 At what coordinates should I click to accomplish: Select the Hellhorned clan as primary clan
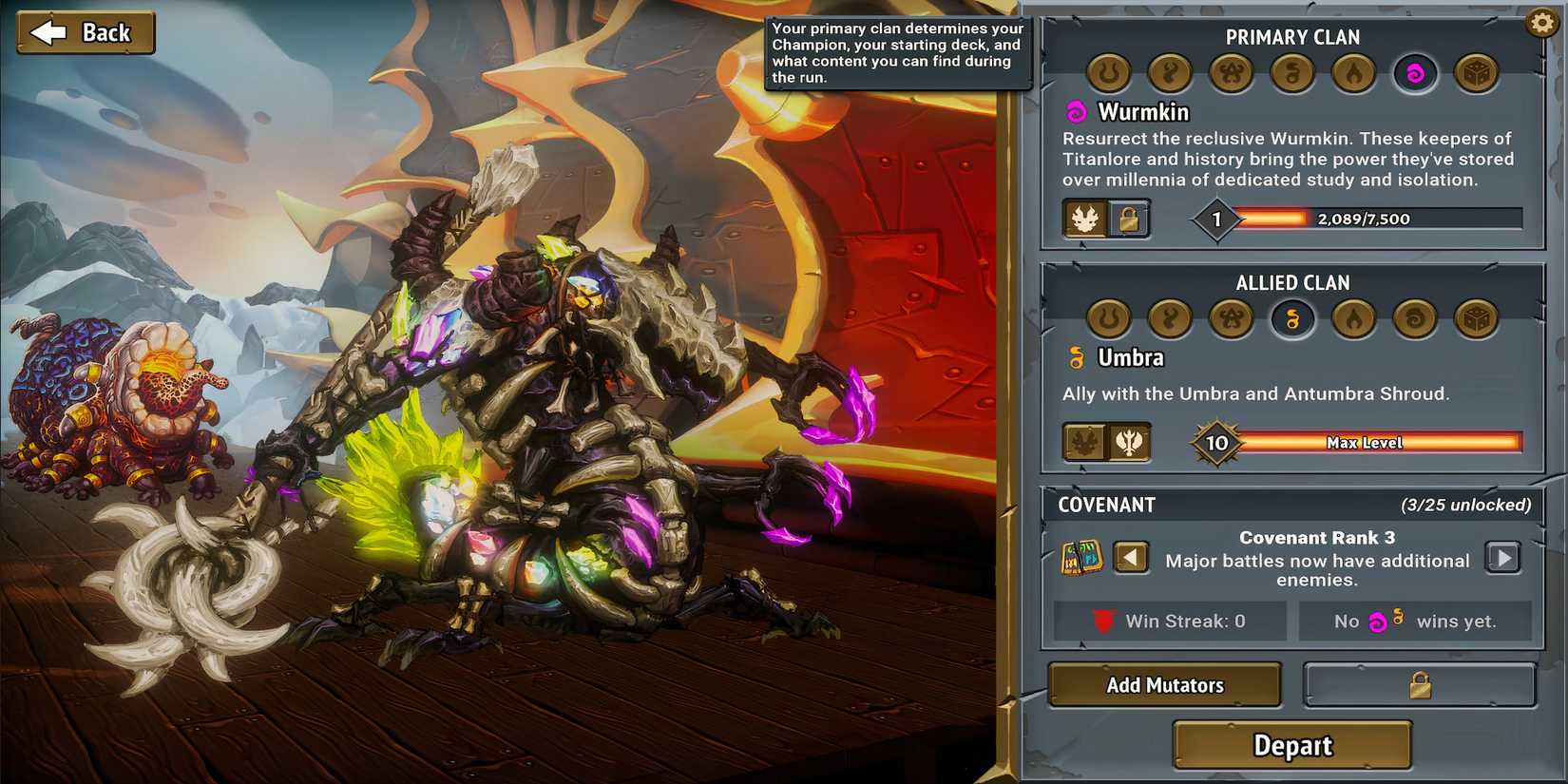point(1108,74)
